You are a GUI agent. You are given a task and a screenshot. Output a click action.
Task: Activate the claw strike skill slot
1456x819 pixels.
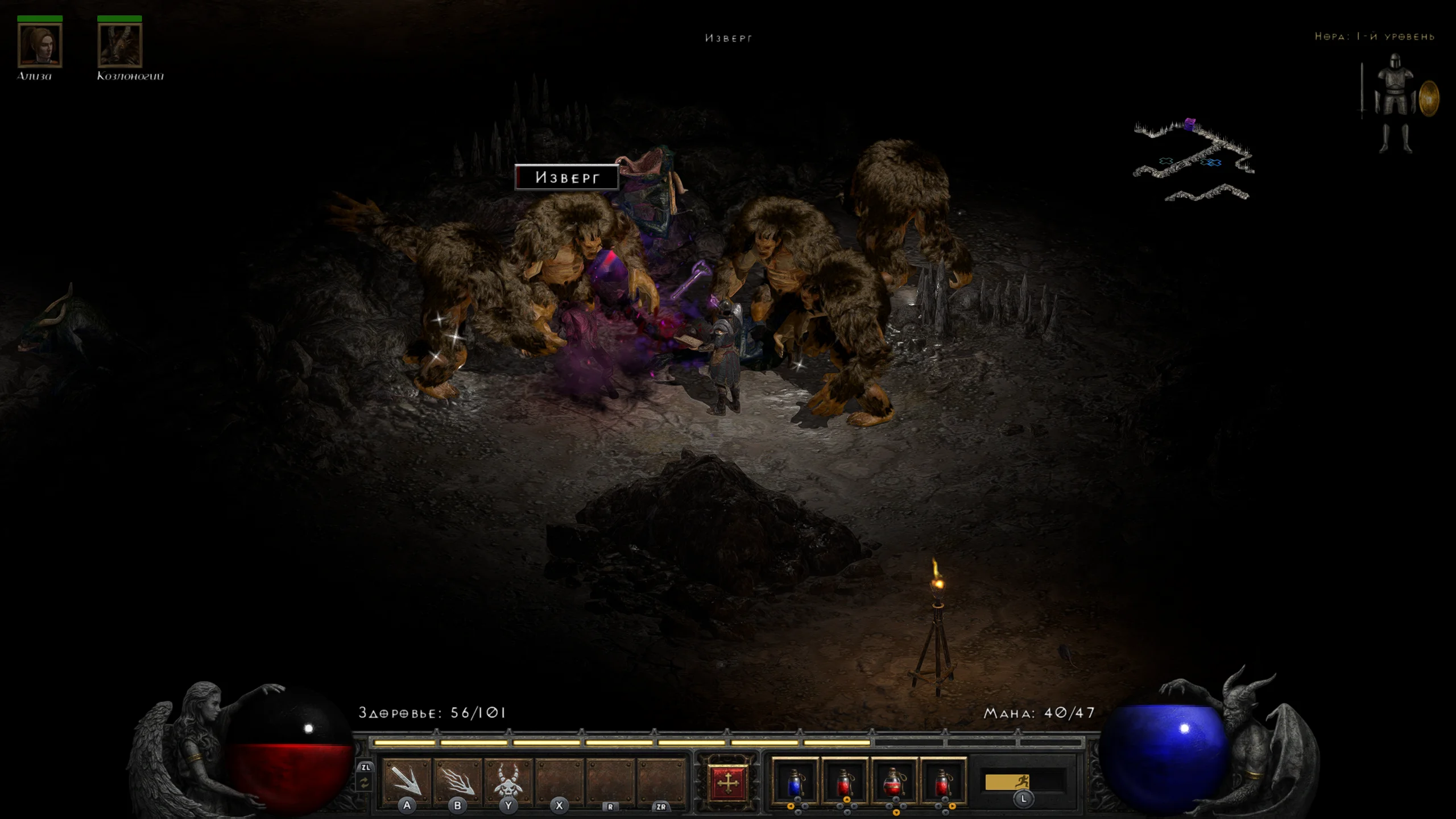[x=457, y=780]
